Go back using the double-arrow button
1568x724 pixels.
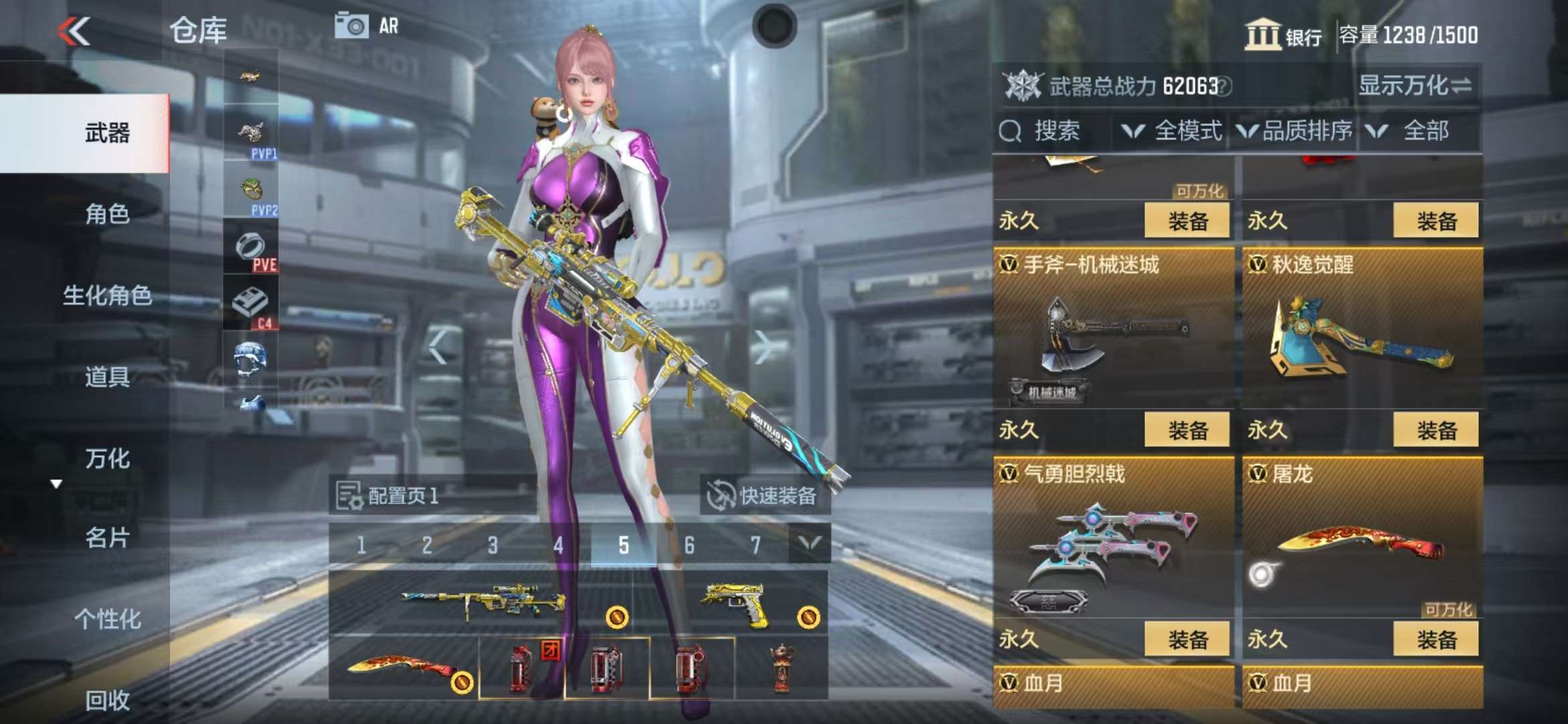pyautogui.click(x=74, y=31)
